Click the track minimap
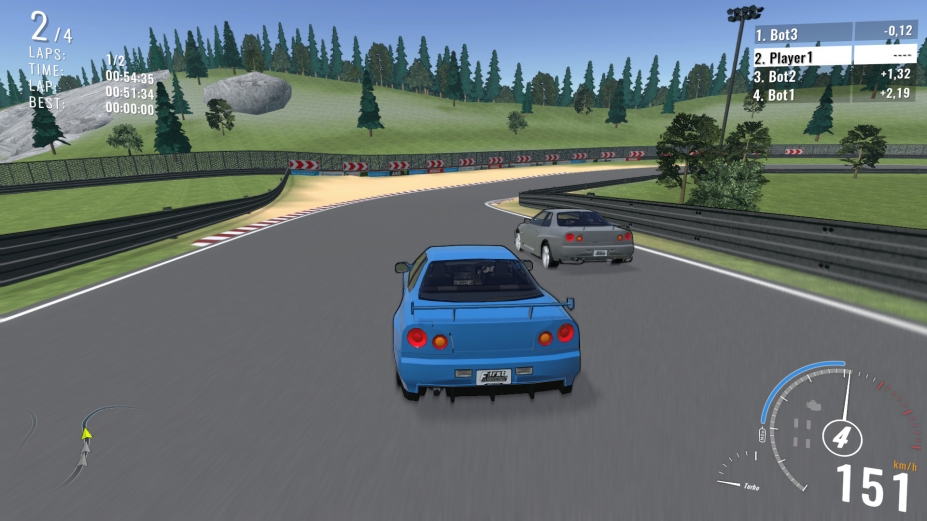The height and width of the screenshot is (521, 927). (x=85, y=441)
